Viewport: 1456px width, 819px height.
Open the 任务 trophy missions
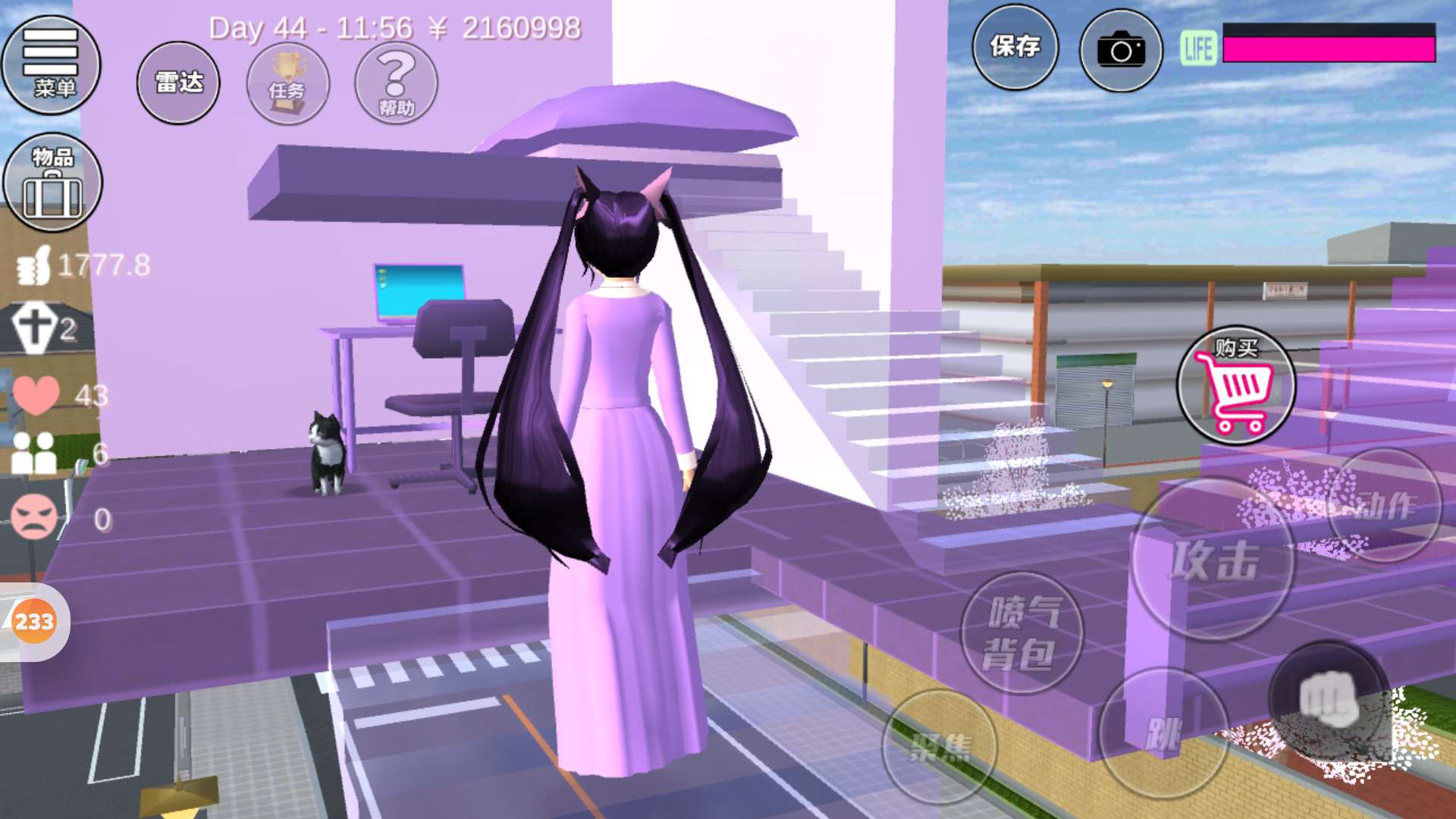click(x=287, y=83)
